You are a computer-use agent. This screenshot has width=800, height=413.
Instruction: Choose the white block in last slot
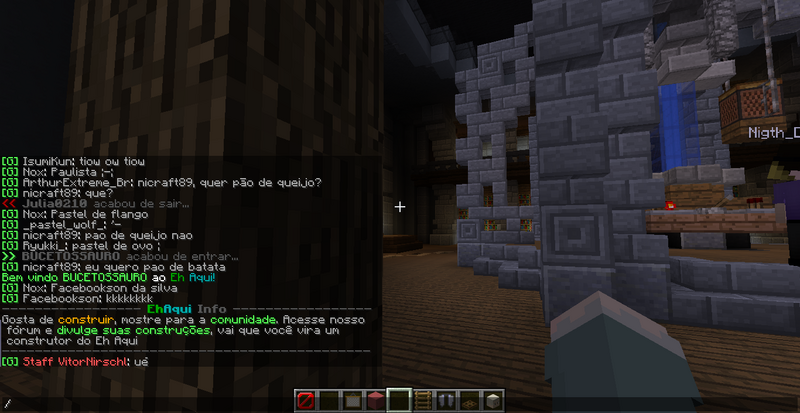(492, 401)
